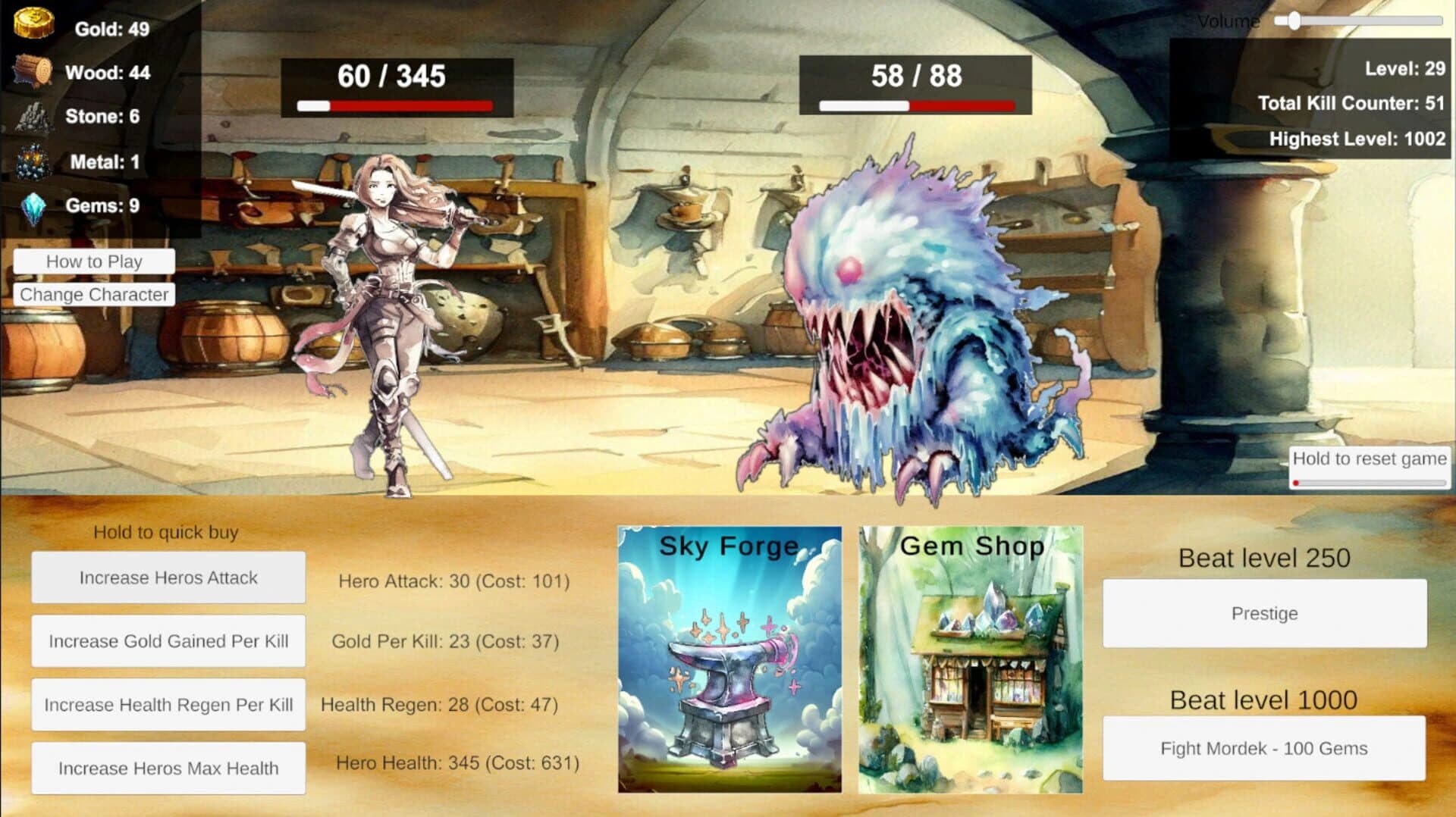Open the How to Play screen

coord(93,261)
